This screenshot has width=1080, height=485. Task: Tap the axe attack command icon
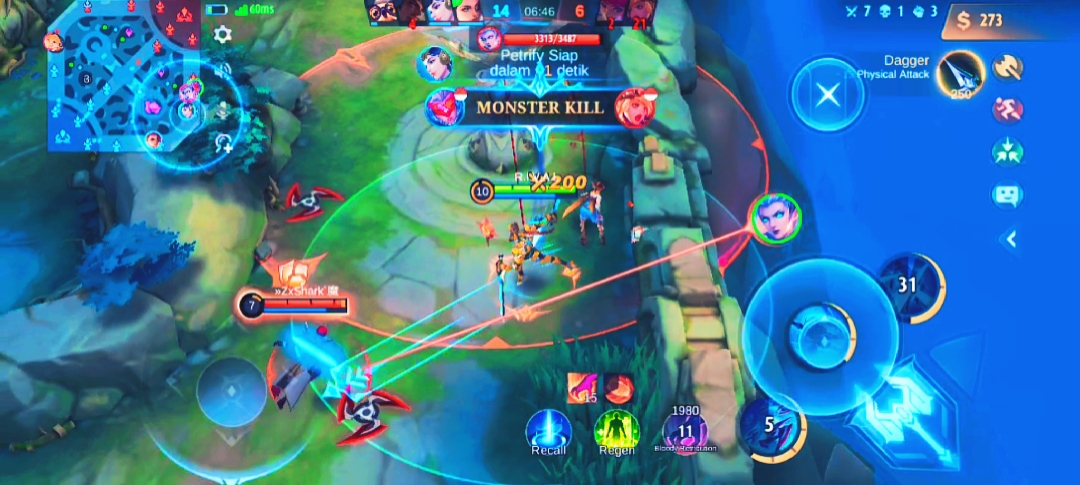coord(1007,67)
